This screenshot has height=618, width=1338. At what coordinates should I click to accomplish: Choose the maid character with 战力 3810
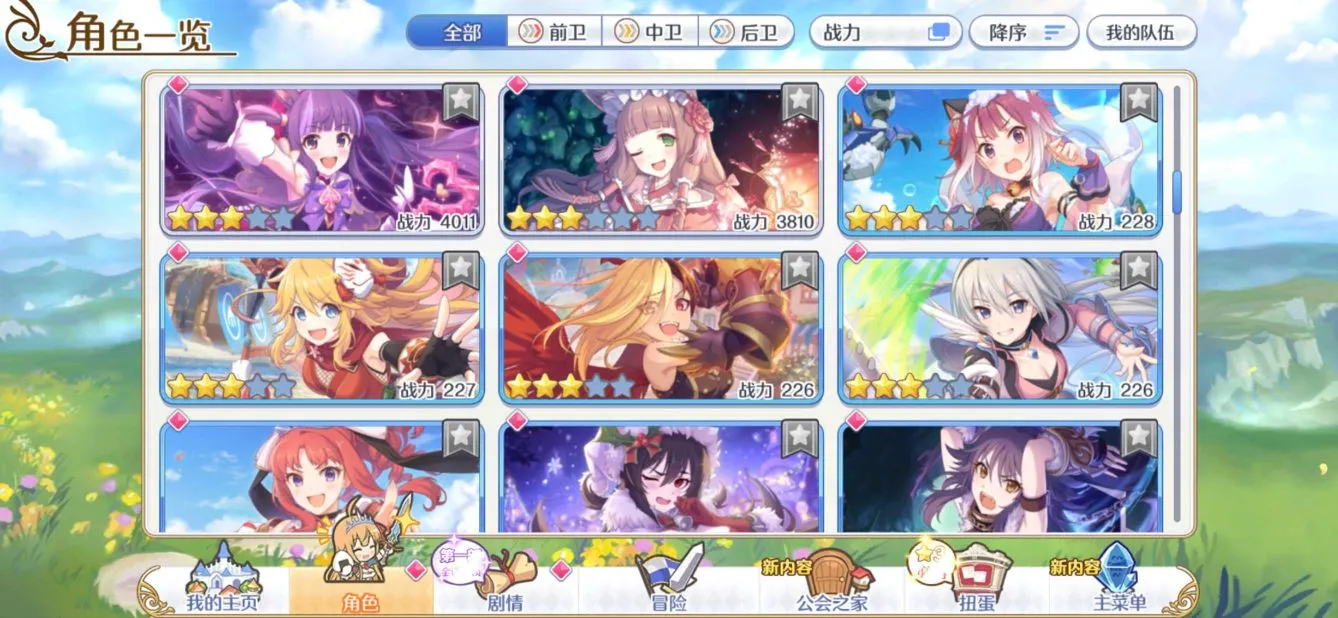pyautogui.click(x=660, y=160)
